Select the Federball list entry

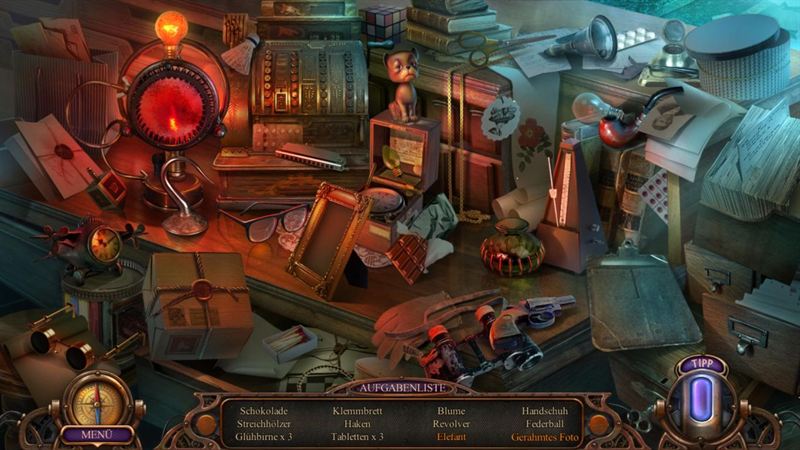coord(544,424)
